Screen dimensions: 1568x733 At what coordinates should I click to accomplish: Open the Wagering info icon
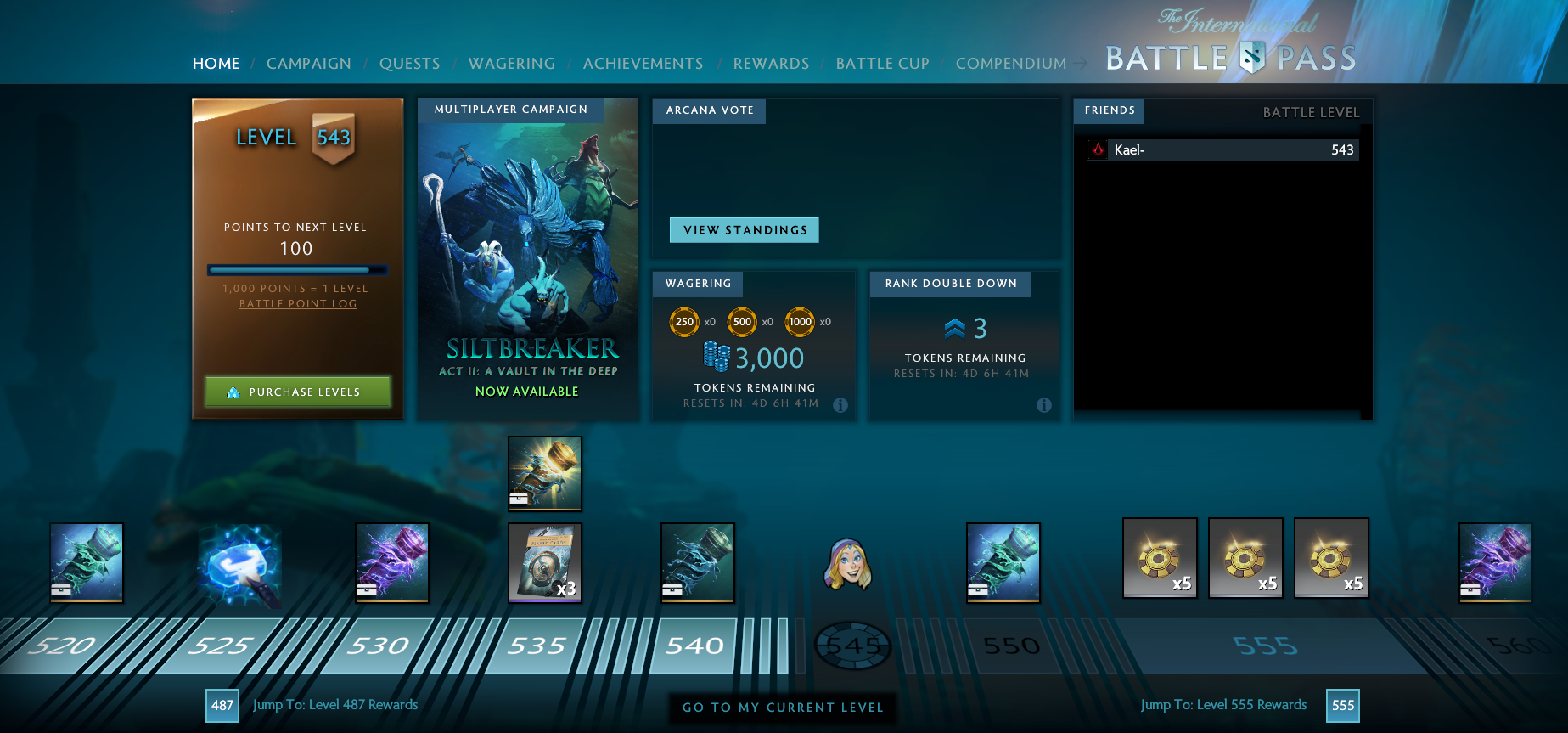(840, 406)
